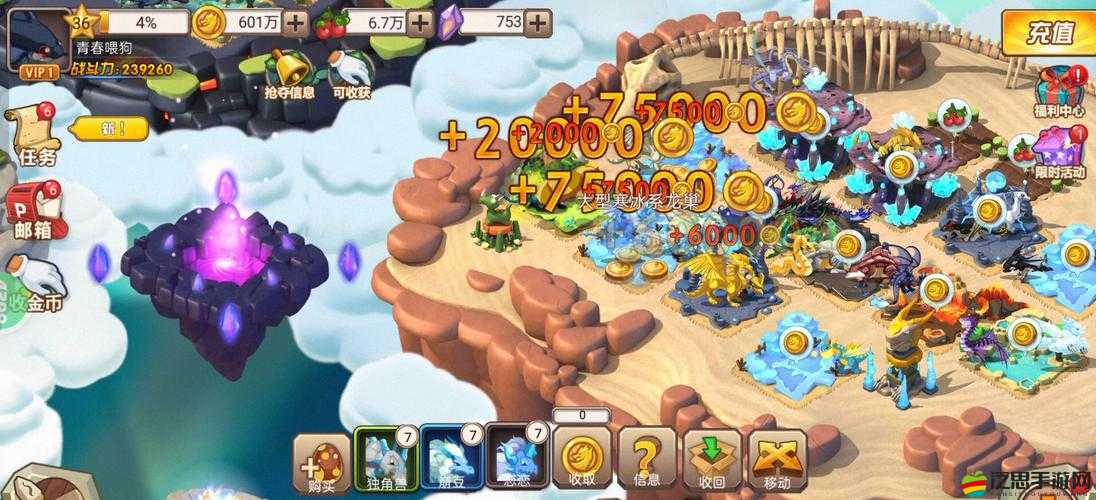
Task: Choose the dark-framed blue dragon slot
Action: click(x=515, y=460)
